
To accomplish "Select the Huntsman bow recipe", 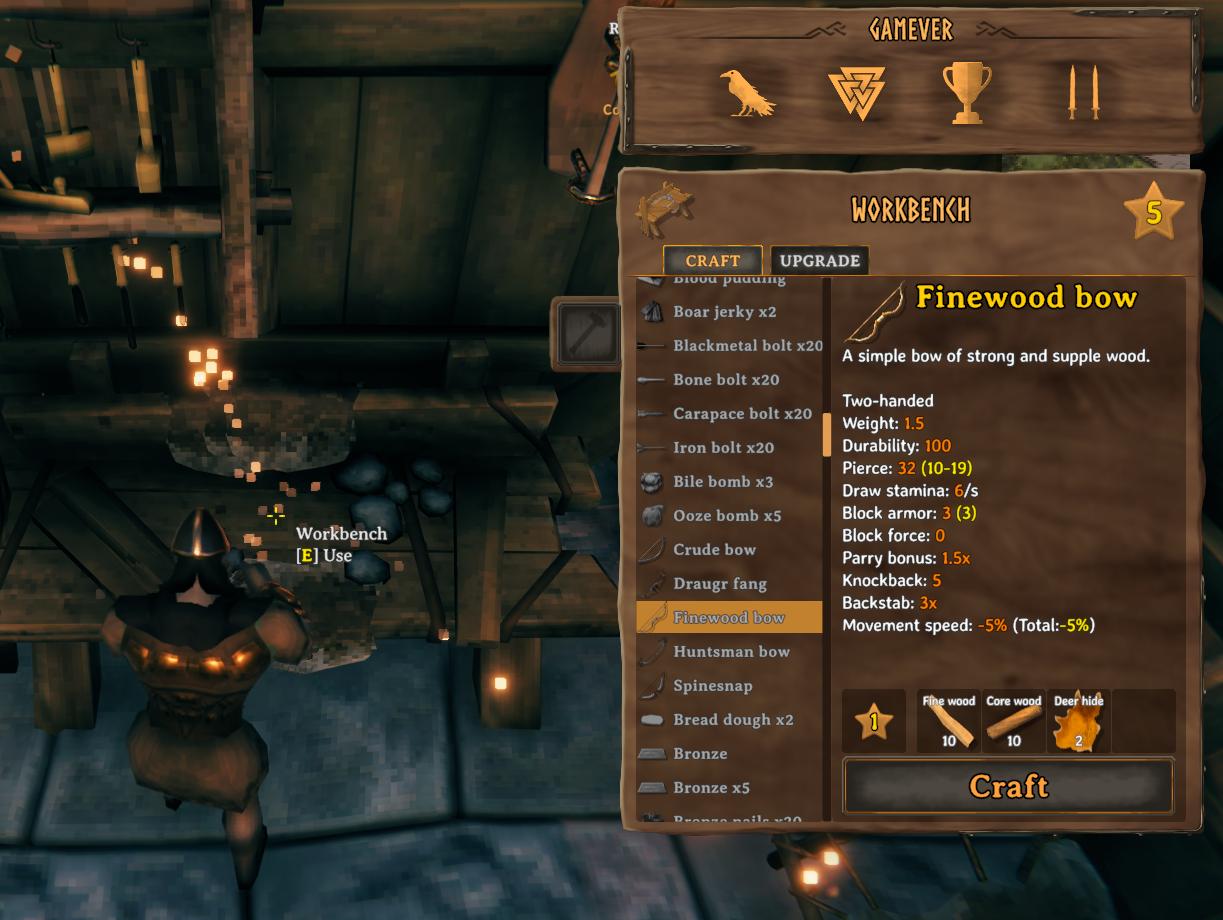I will [x=731, y=652].
